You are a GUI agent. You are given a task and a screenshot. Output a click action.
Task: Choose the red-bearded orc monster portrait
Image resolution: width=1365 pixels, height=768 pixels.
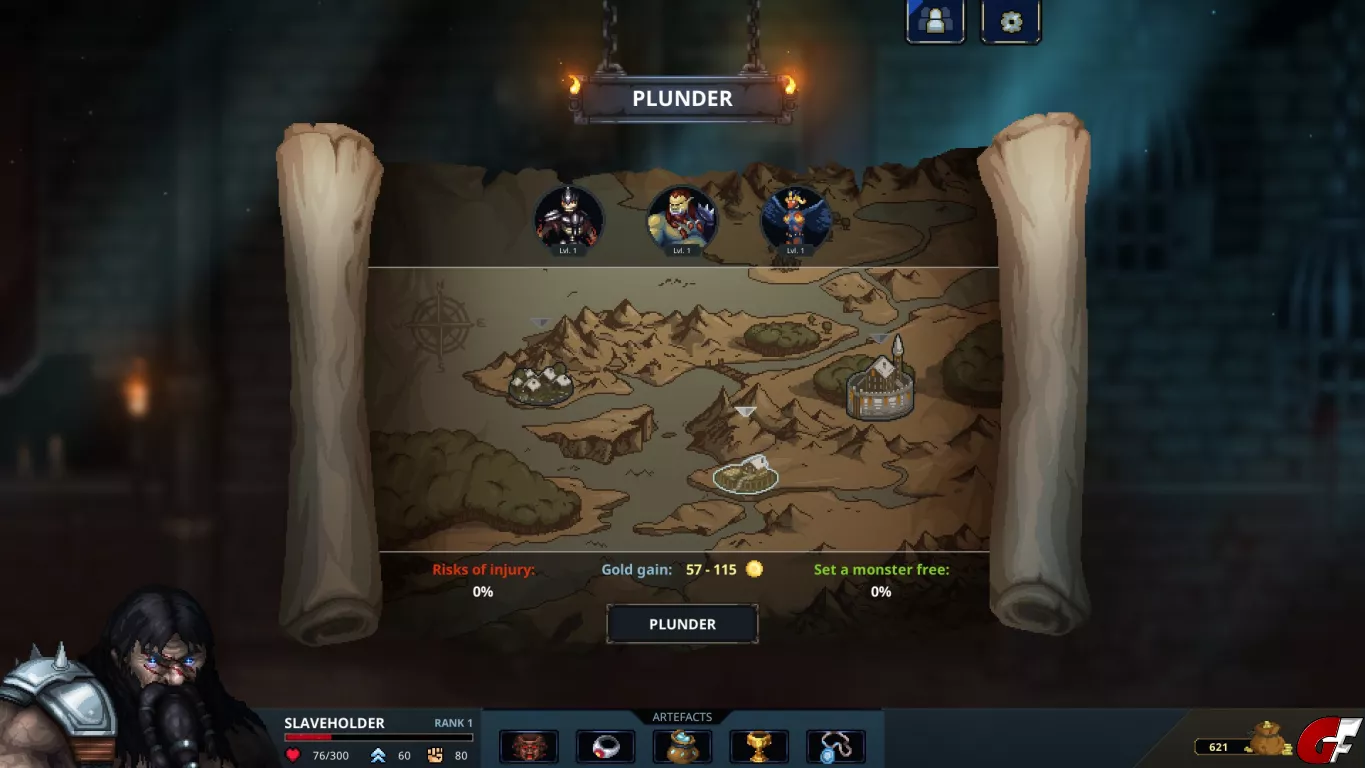(682, 219)
